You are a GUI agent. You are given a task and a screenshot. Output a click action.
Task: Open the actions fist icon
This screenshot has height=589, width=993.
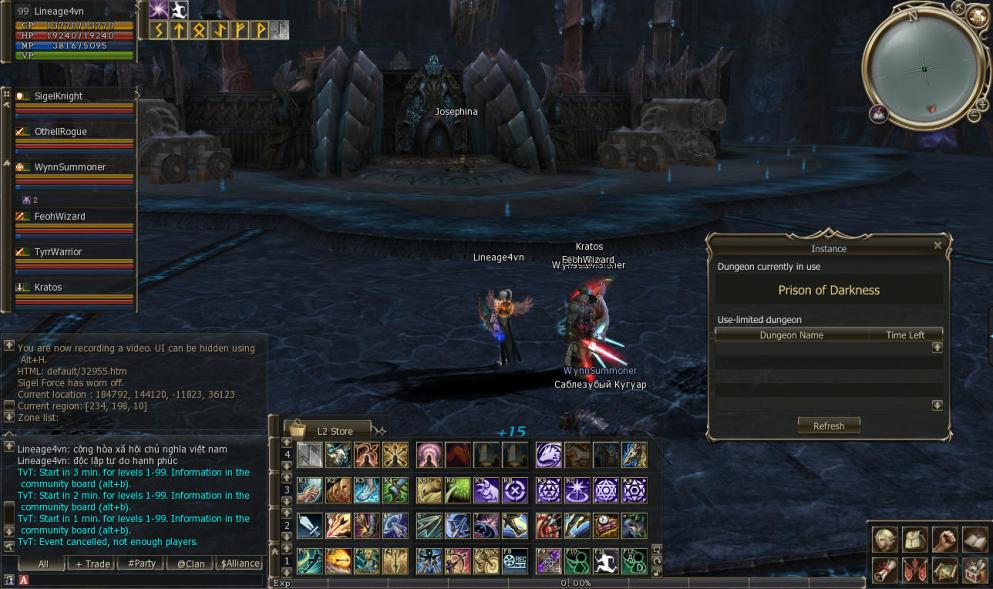point(945,539)
